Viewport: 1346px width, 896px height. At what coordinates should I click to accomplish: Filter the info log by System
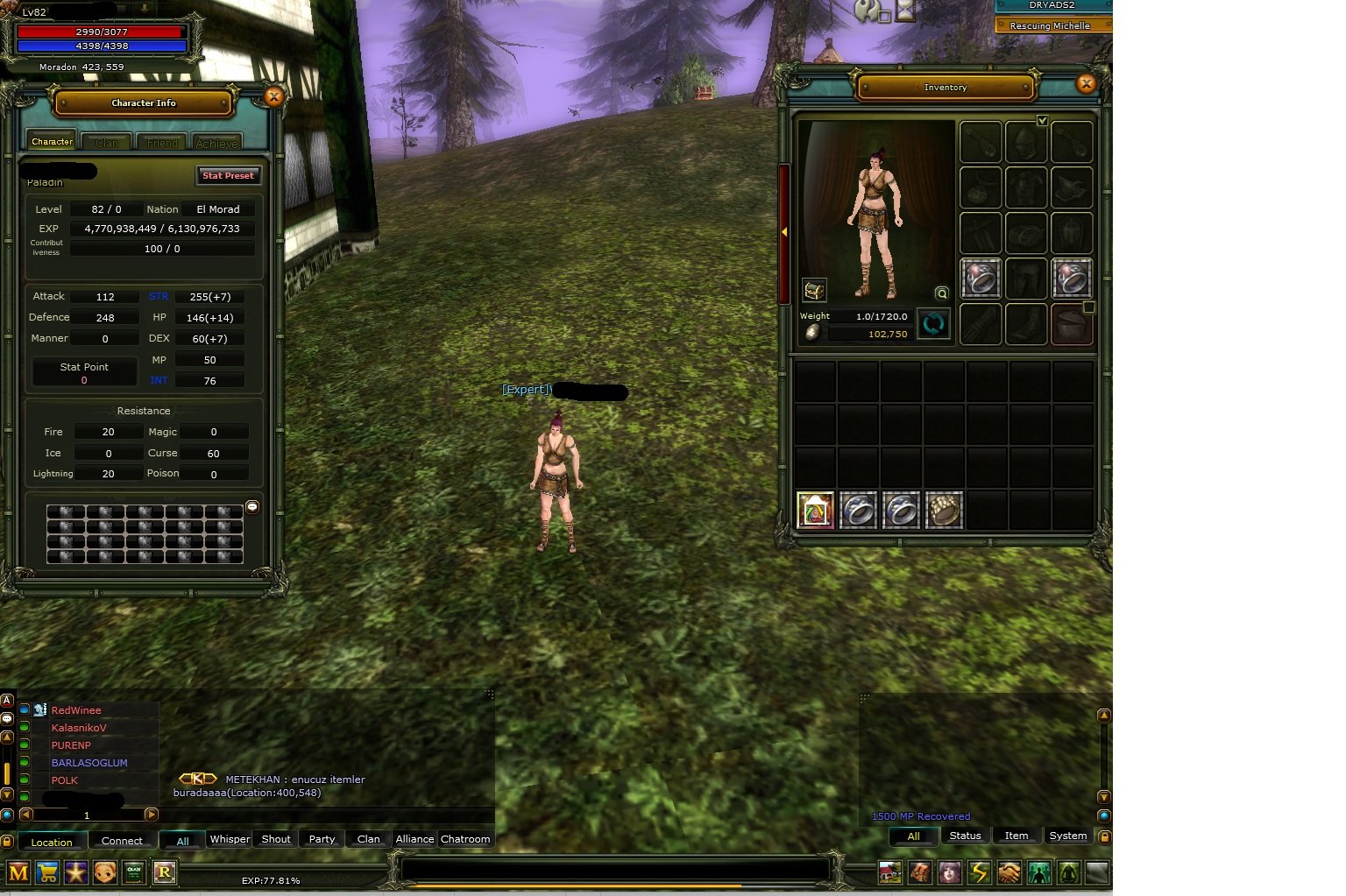click(x=1067, y=836)
